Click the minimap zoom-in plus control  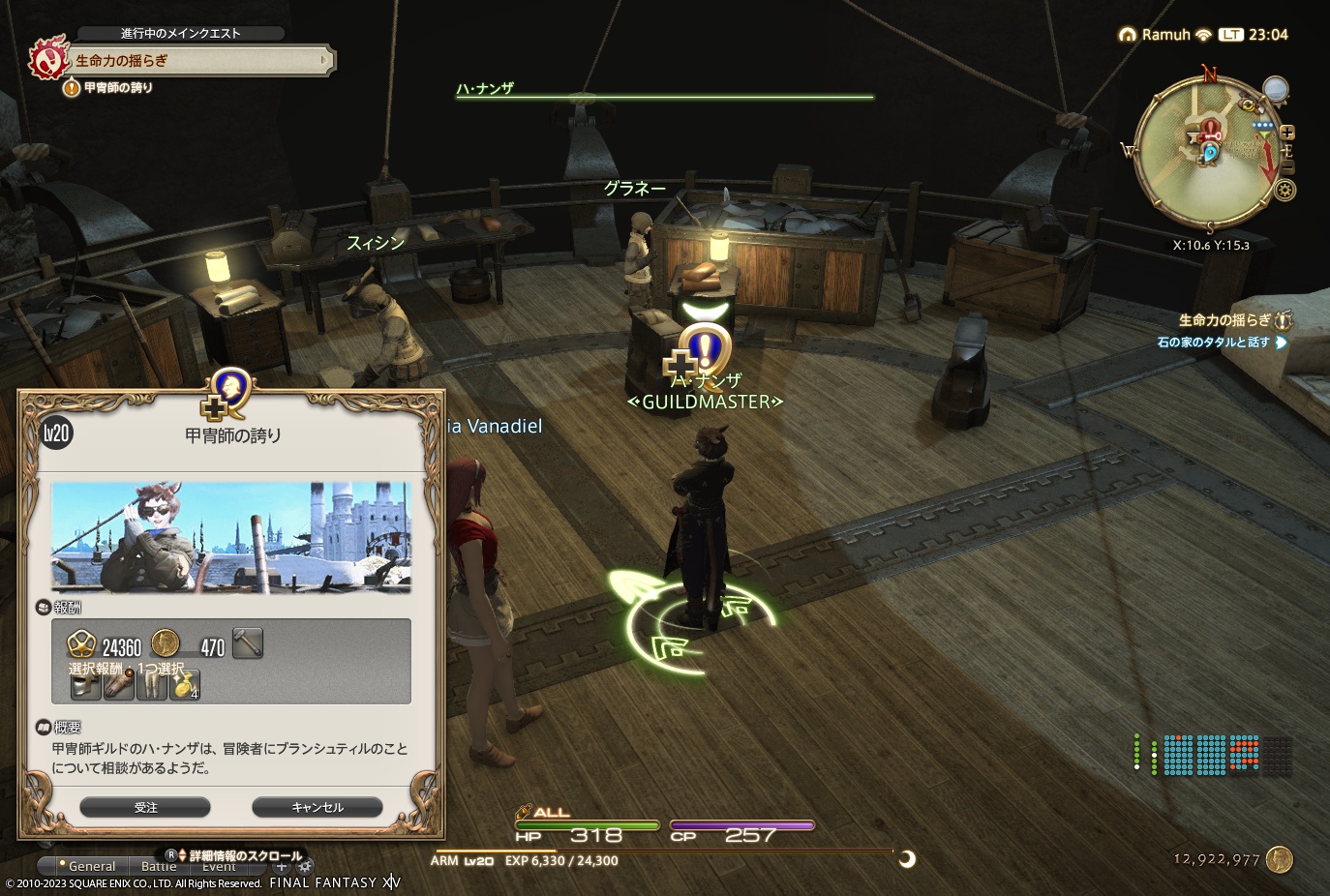pos(1285,131)
